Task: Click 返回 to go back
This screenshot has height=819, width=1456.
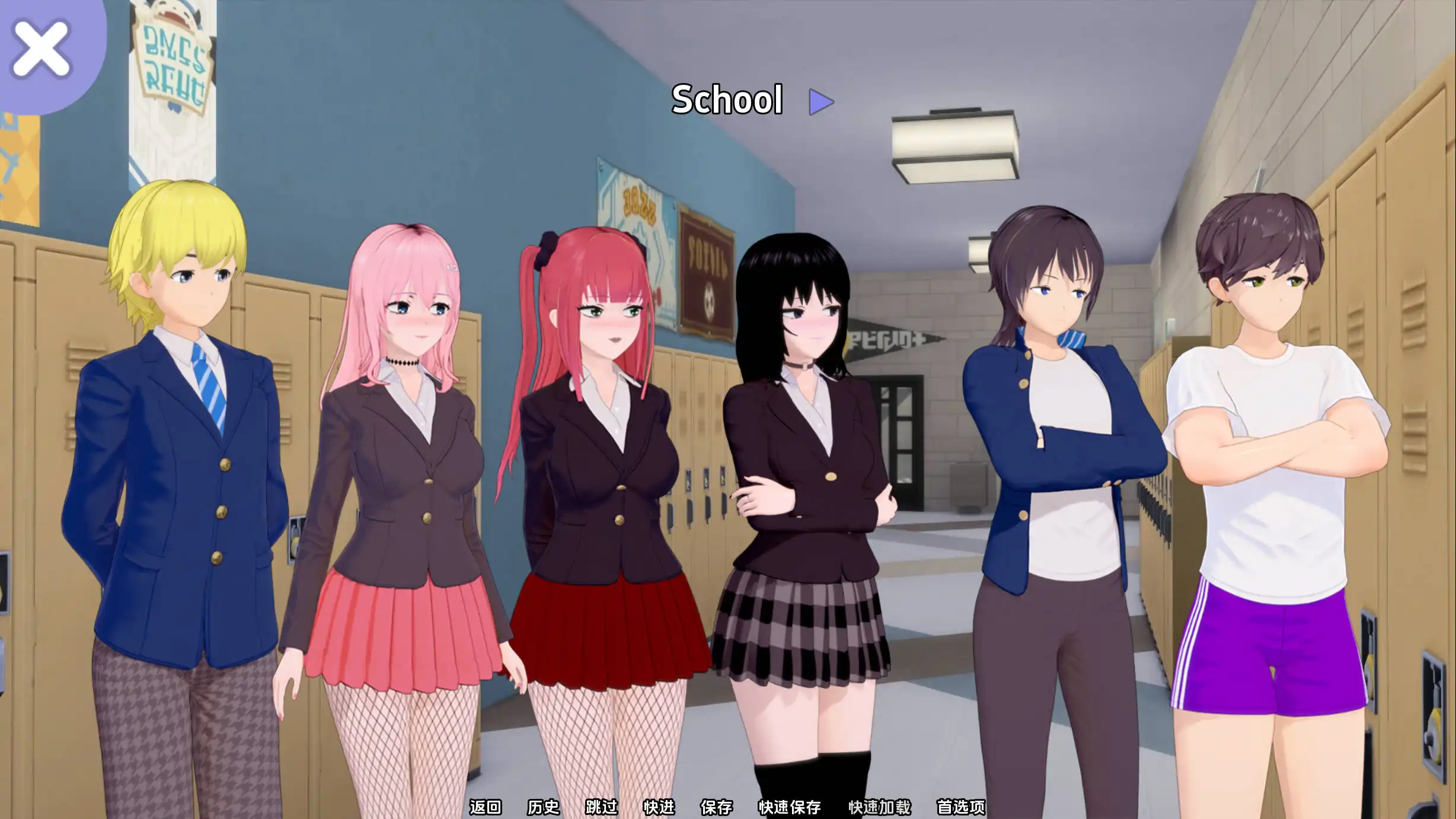Action: tap(485, 807)
